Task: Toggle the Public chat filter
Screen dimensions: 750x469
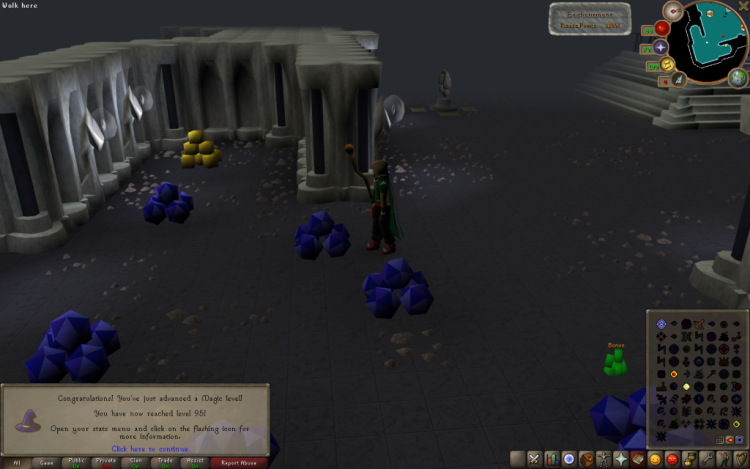Action: [76, 463]
